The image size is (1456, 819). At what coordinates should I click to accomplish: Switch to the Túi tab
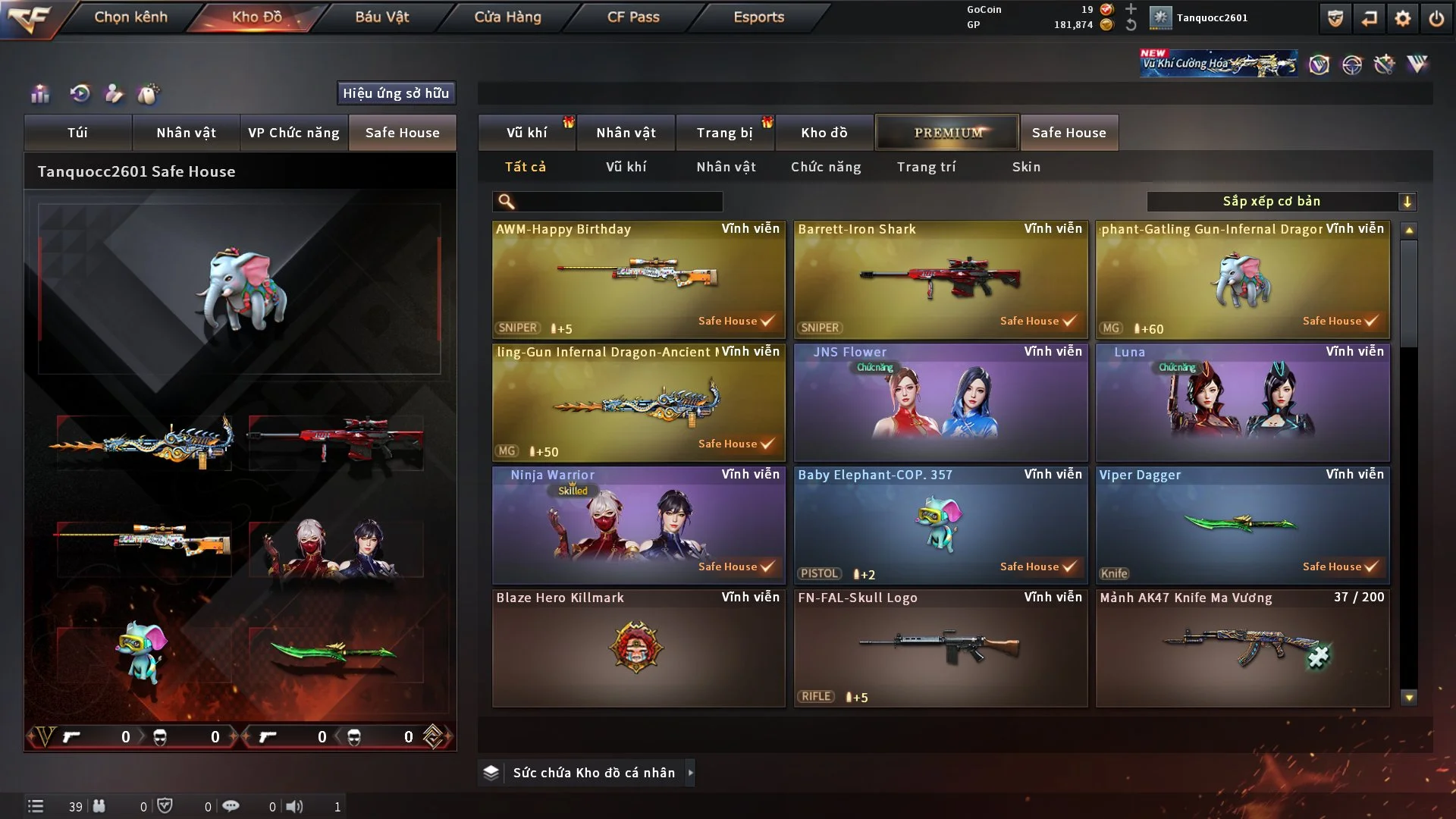tap(77, 133)
